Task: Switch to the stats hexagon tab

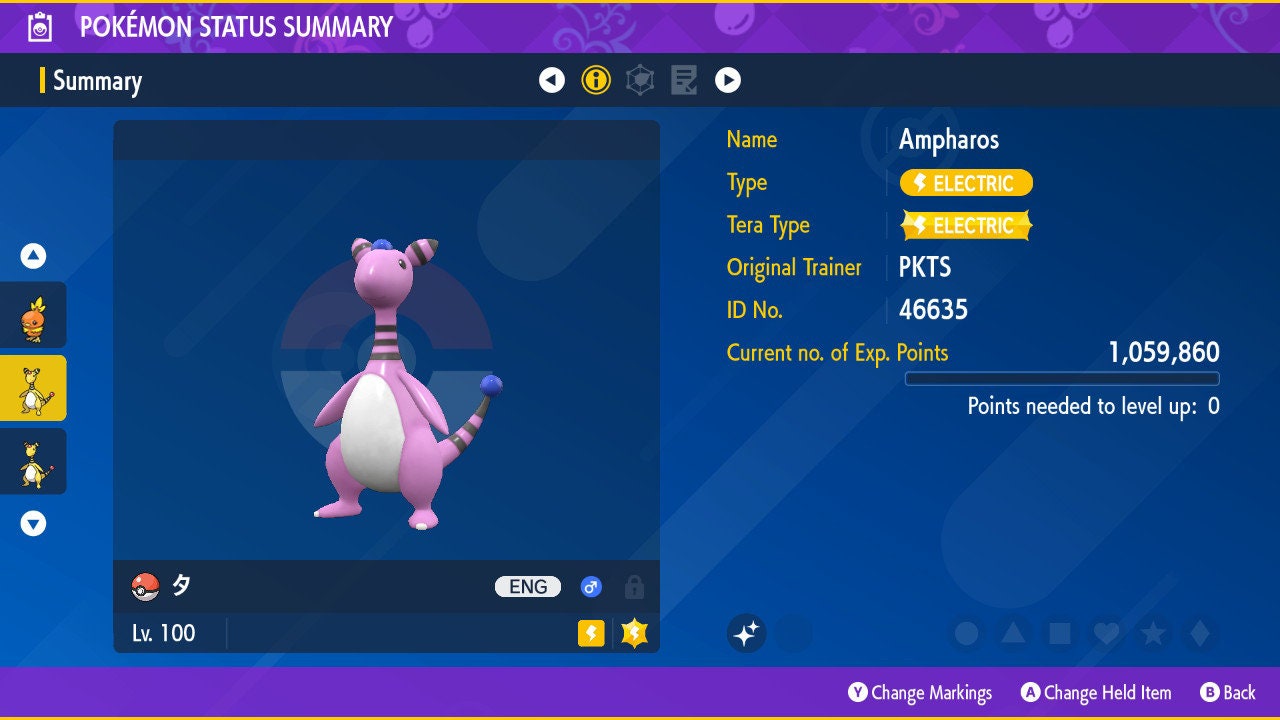Action: [640, 80]
